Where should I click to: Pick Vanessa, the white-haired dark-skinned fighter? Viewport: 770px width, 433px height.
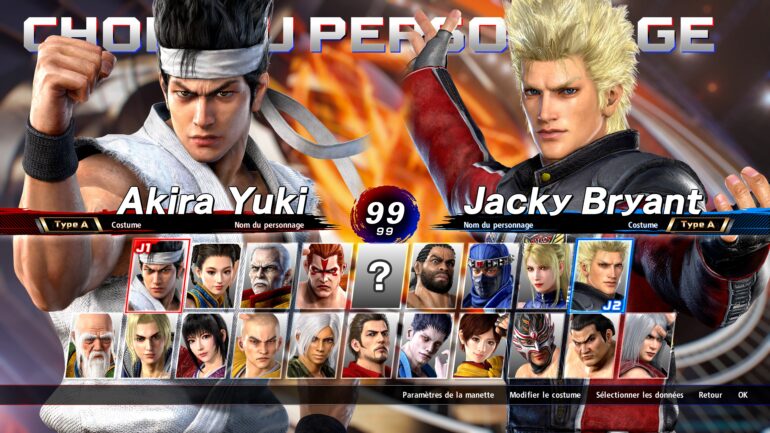[311, 346]
